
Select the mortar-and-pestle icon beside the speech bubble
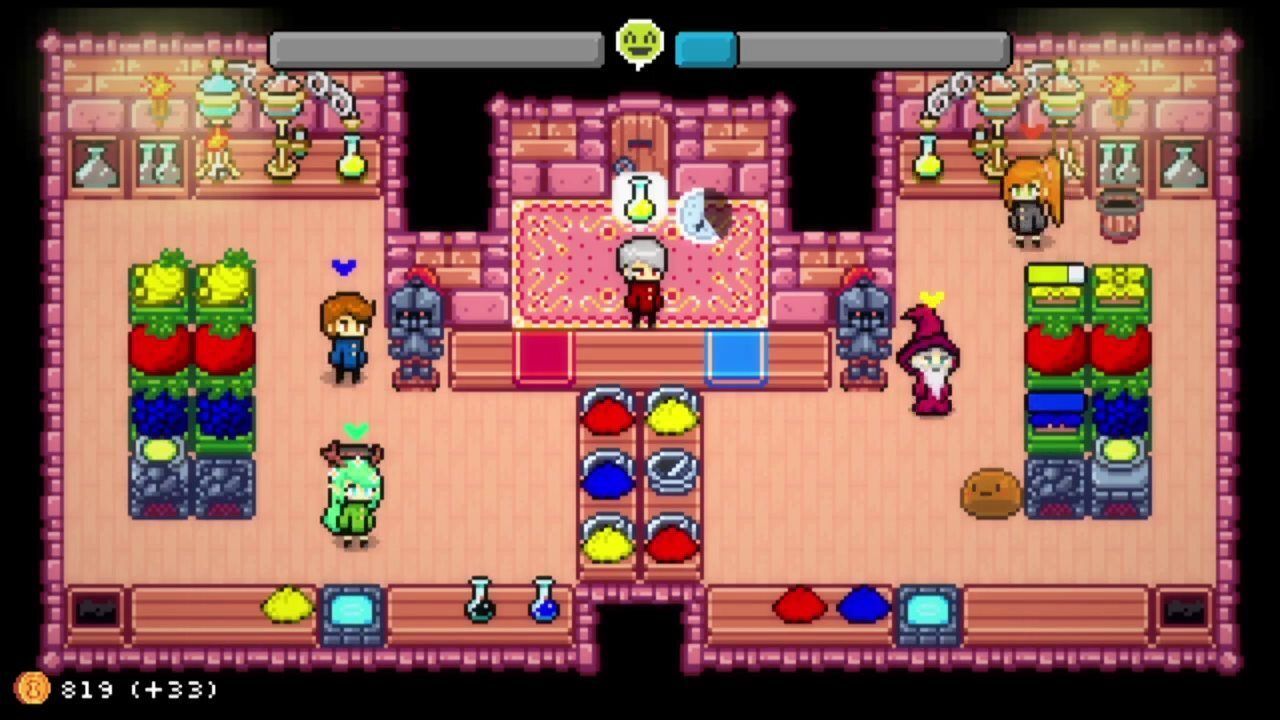point(707,213)
